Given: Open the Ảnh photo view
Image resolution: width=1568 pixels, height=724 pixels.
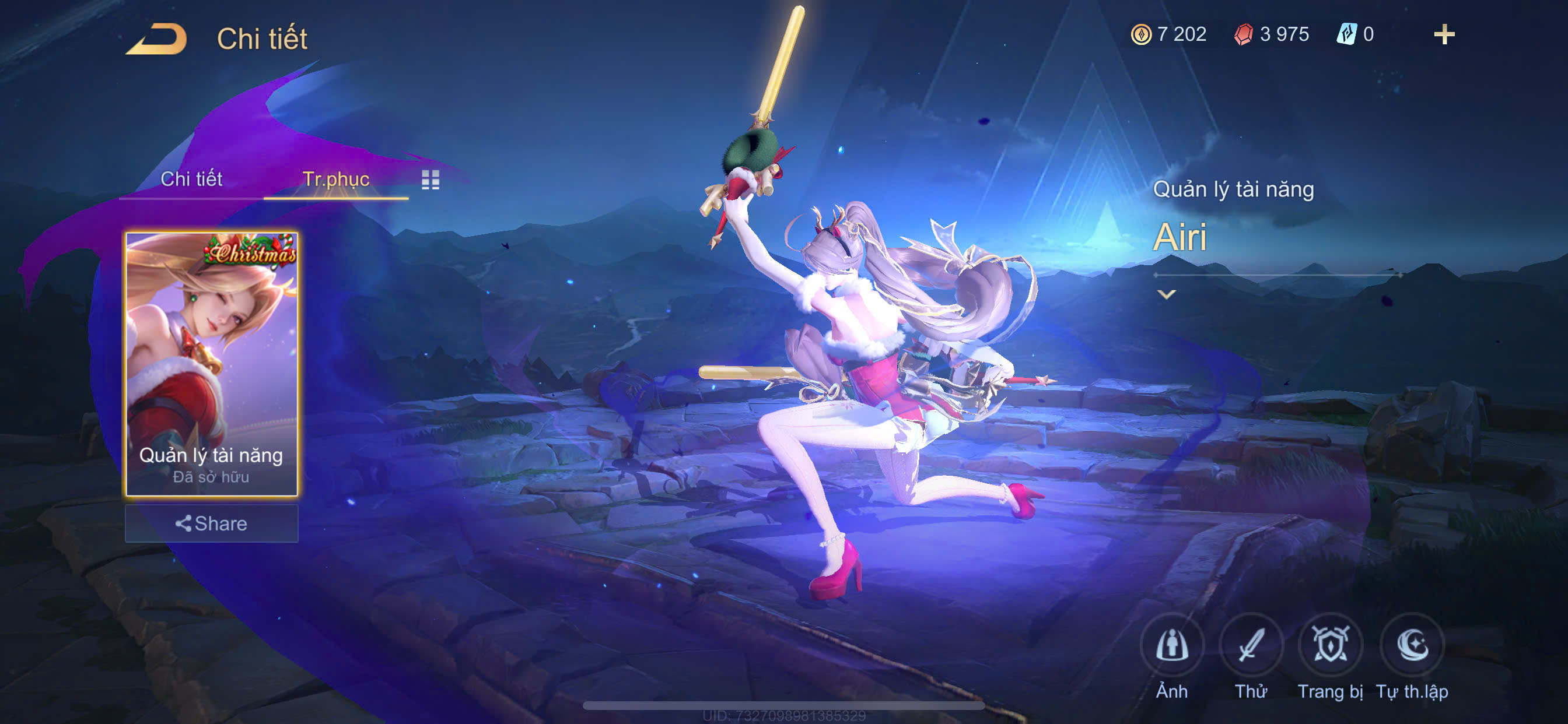Looking at the screenshot, I should coord(1172,646).
